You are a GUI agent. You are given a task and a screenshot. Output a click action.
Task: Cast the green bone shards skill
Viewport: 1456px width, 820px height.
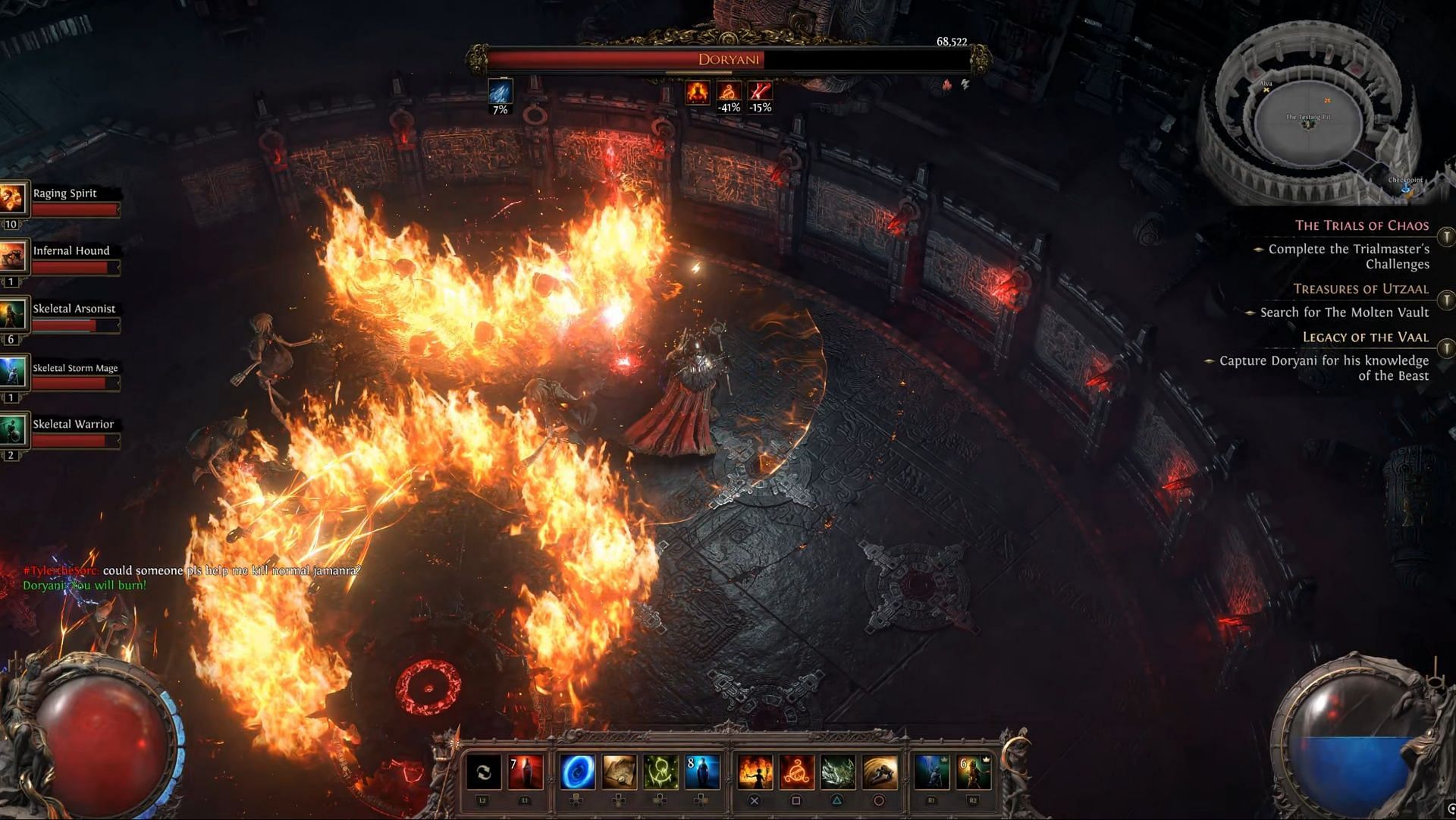(838, 773)
